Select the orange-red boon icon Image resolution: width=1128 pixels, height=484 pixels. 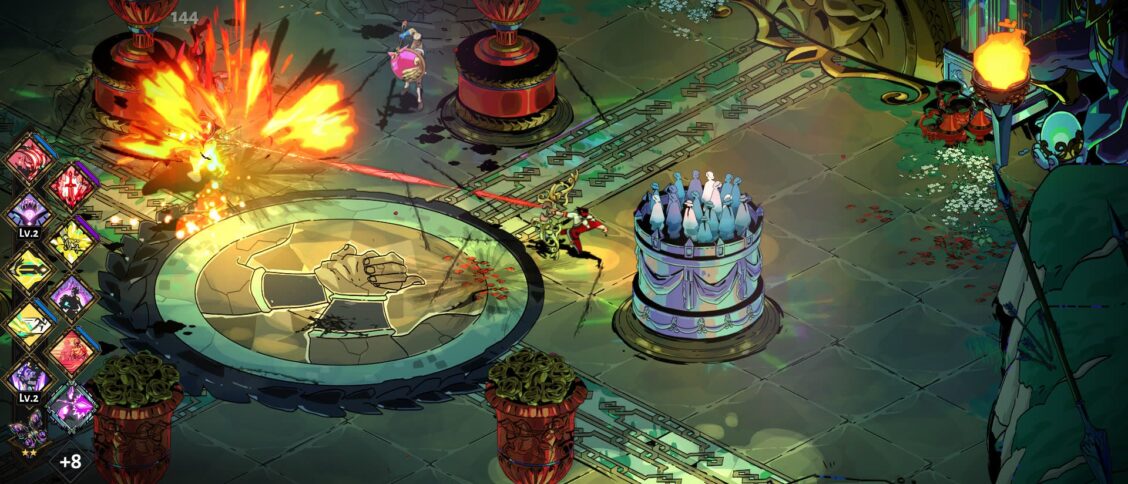72,351
